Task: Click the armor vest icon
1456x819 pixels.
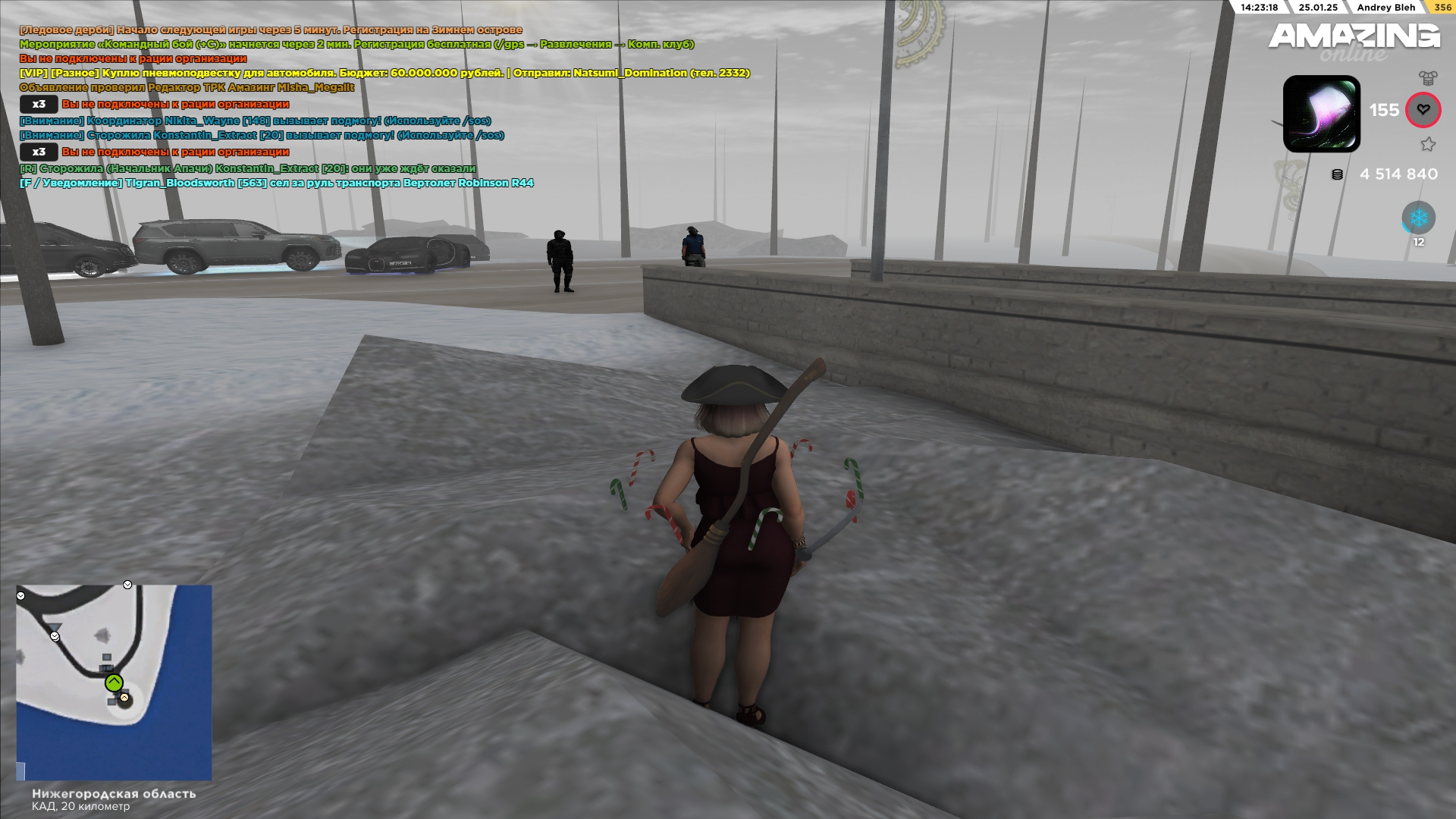Action: (1428, 78)
